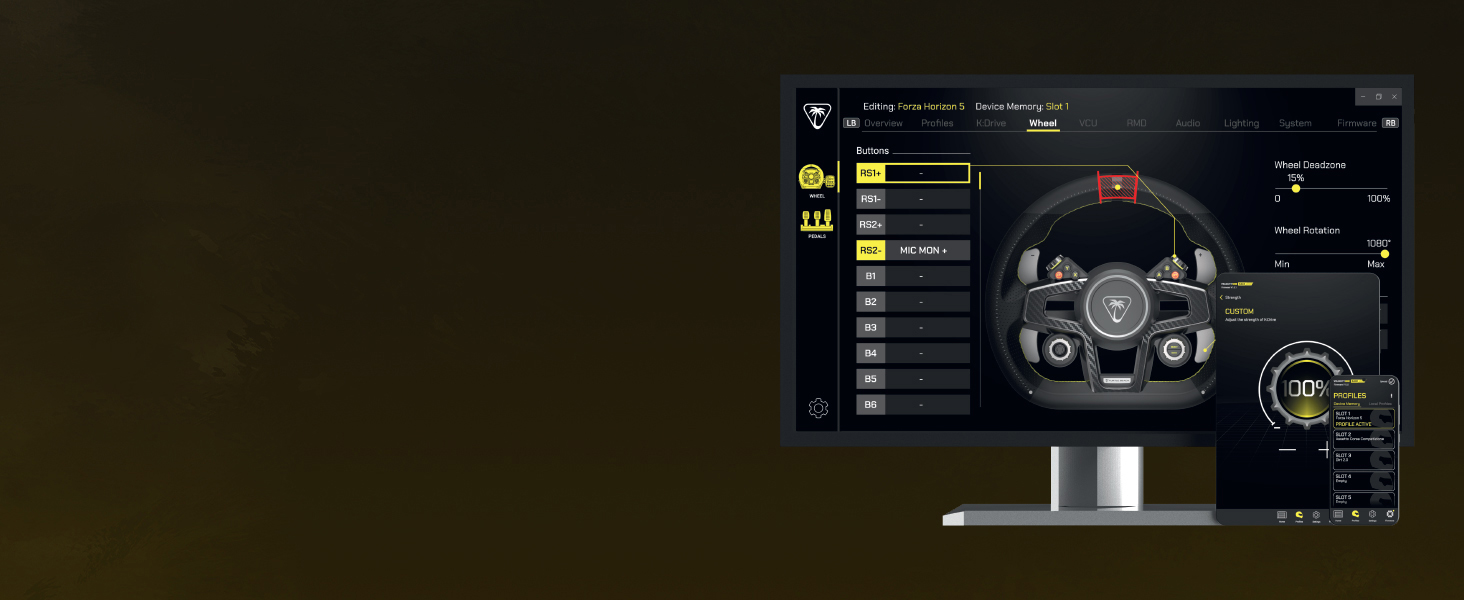Open the Lighting tab
Screen dimensions: 1464x600
tap(1241, 124)
